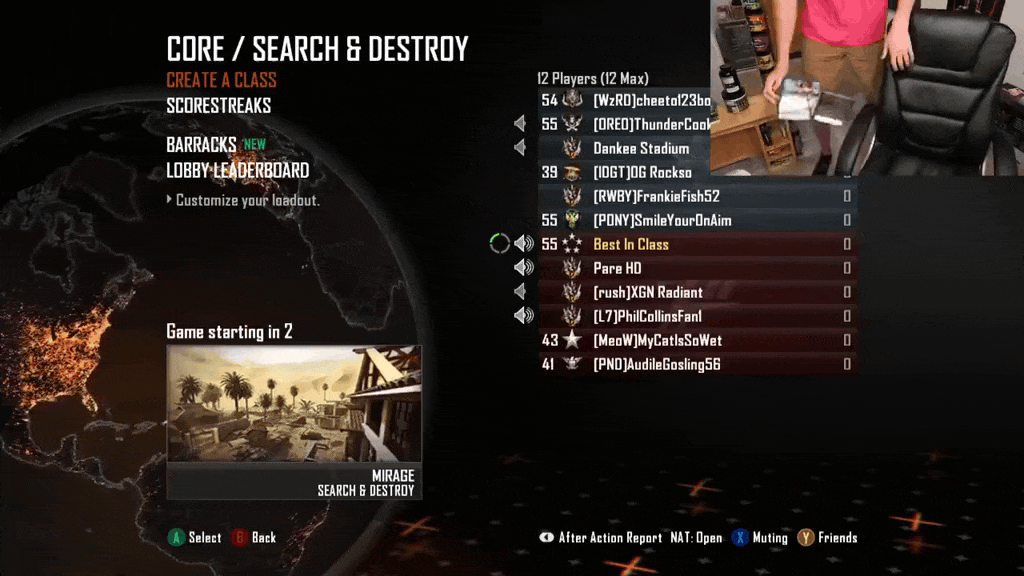This screenshot has width=1024, height=576.
Task: Click the speaker icon beside Dankee Stadium
Action: coord(520,148)
